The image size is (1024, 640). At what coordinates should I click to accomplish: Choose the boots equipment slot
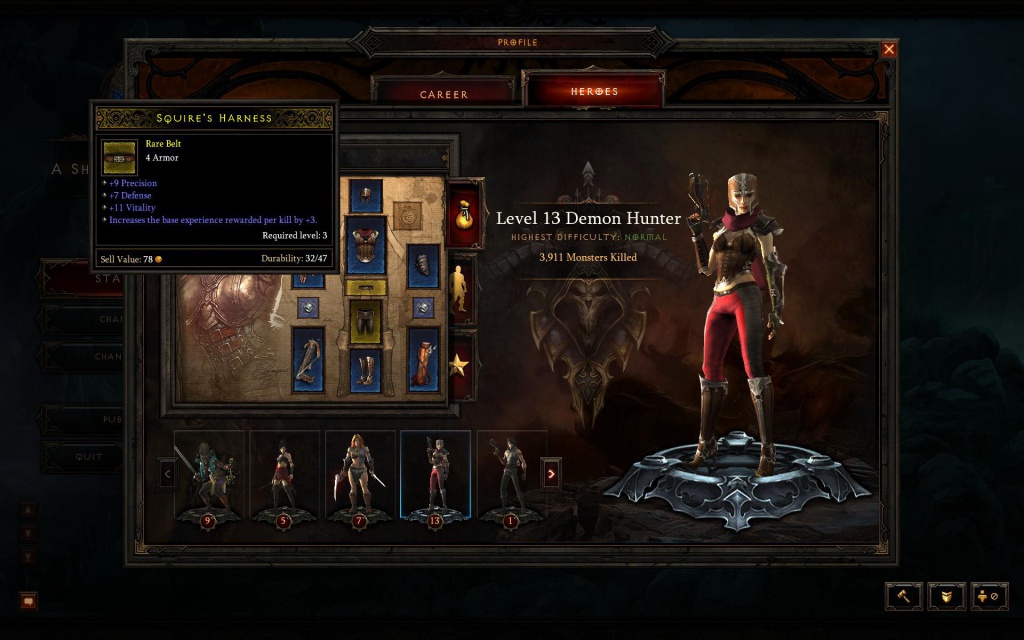point(366,370)
